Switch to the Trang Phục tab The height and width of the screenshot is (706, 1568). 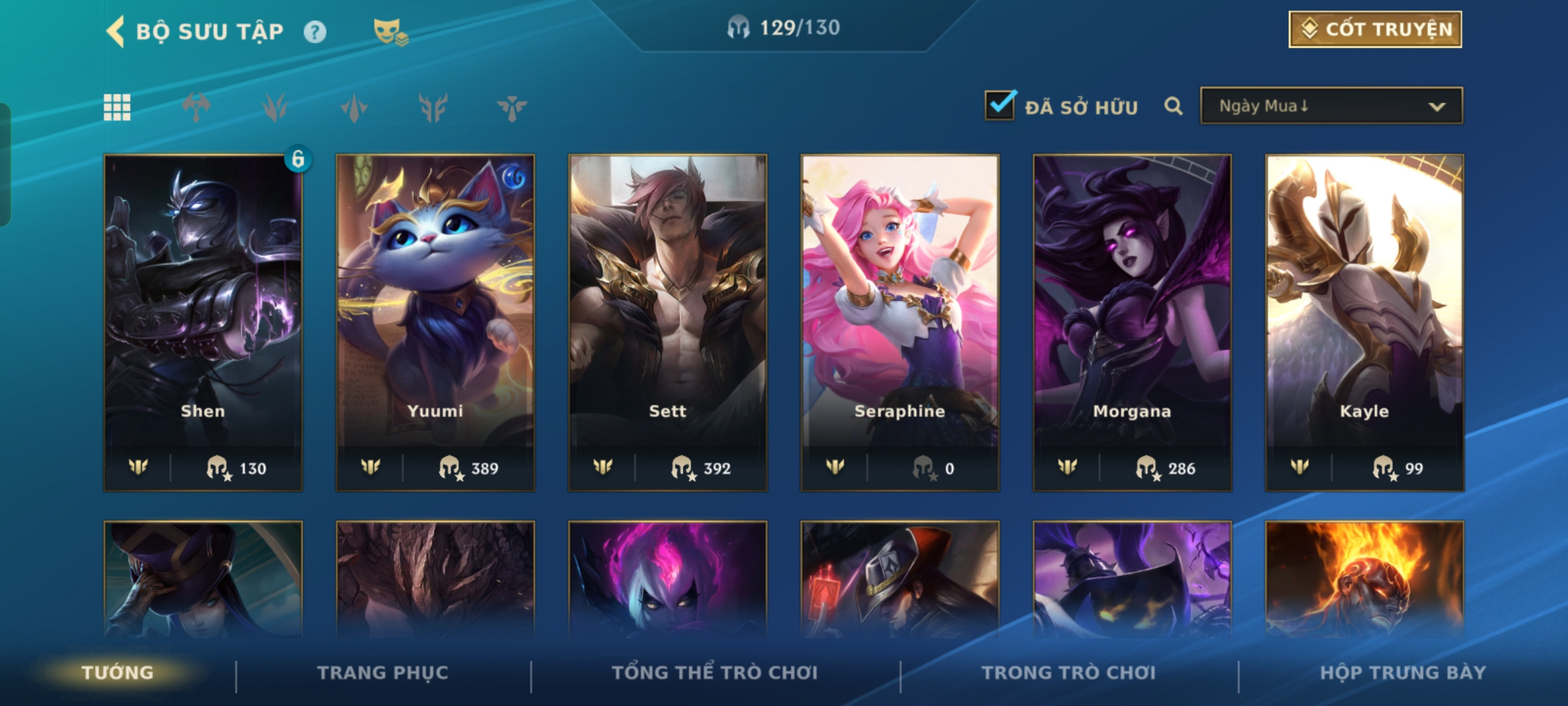click(383, 673)
